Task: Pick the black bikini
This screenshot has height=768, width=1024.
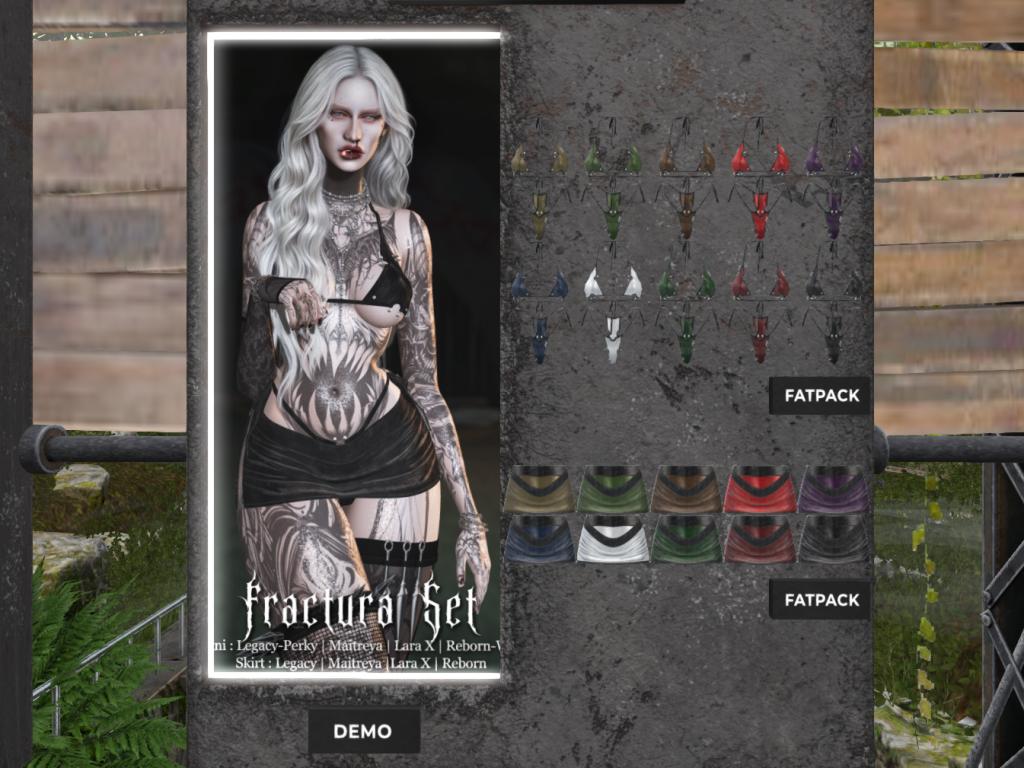Action: (x=833, y=310)
